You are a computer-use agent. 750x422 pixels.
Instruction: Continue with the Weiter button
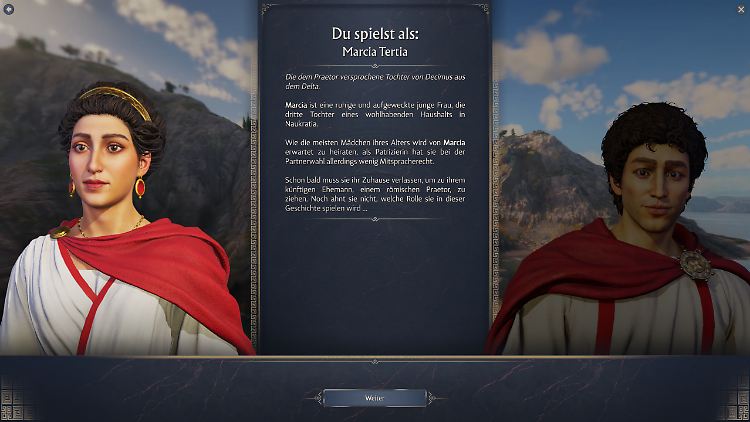[x=374, y=398]
